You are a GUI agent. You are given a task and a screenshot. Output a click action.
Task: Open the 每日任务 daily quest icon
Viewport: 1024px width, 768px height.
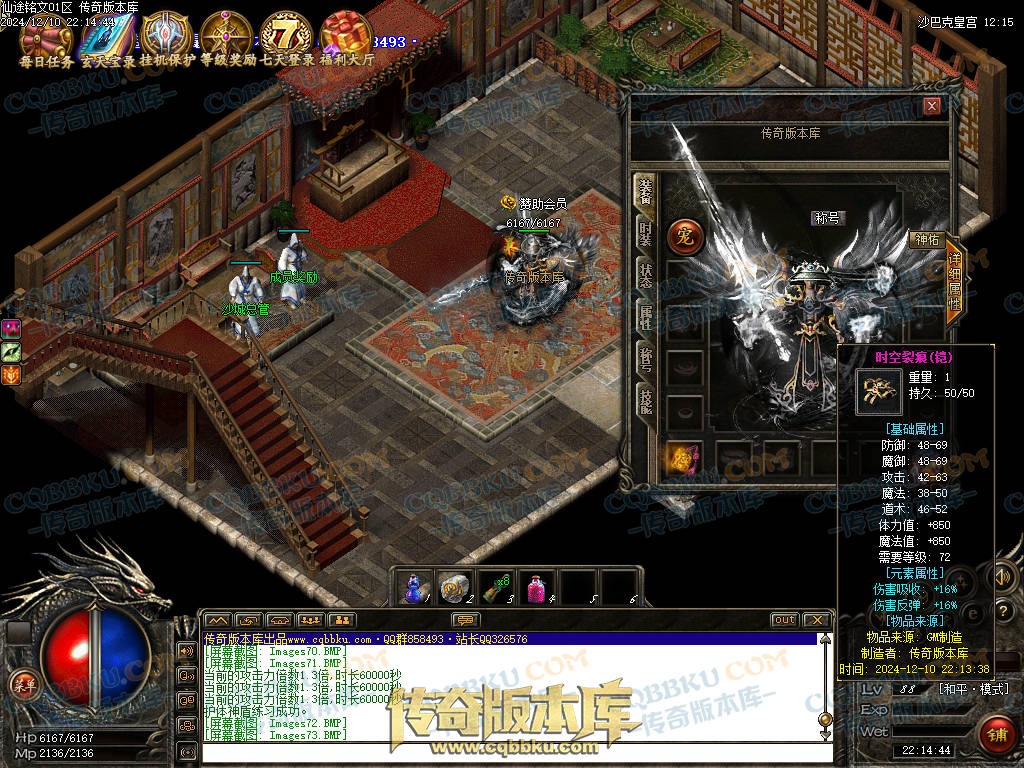click(46, 36)
